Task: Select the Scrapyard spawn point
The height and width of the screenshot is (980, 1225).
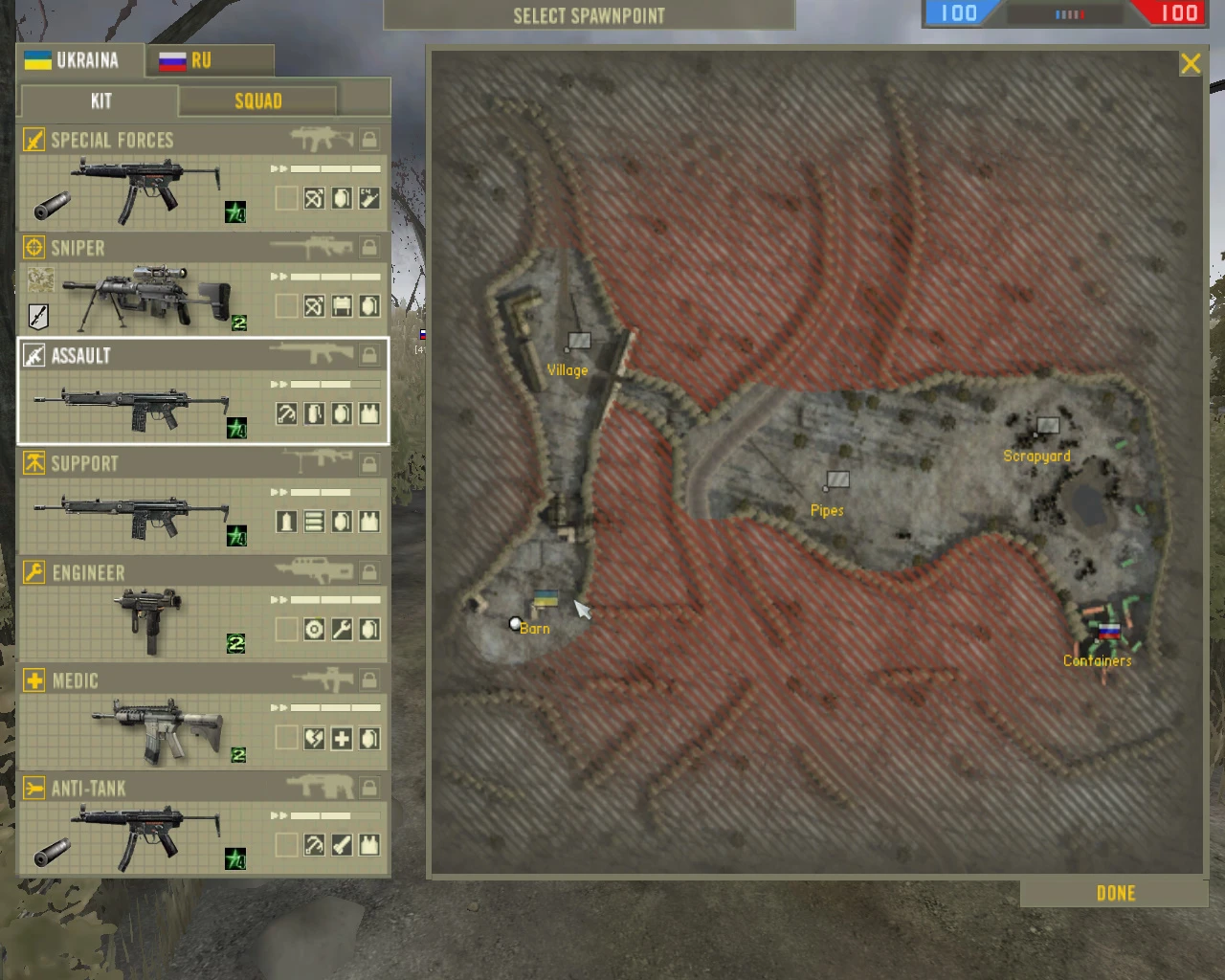Action: 1047,425
